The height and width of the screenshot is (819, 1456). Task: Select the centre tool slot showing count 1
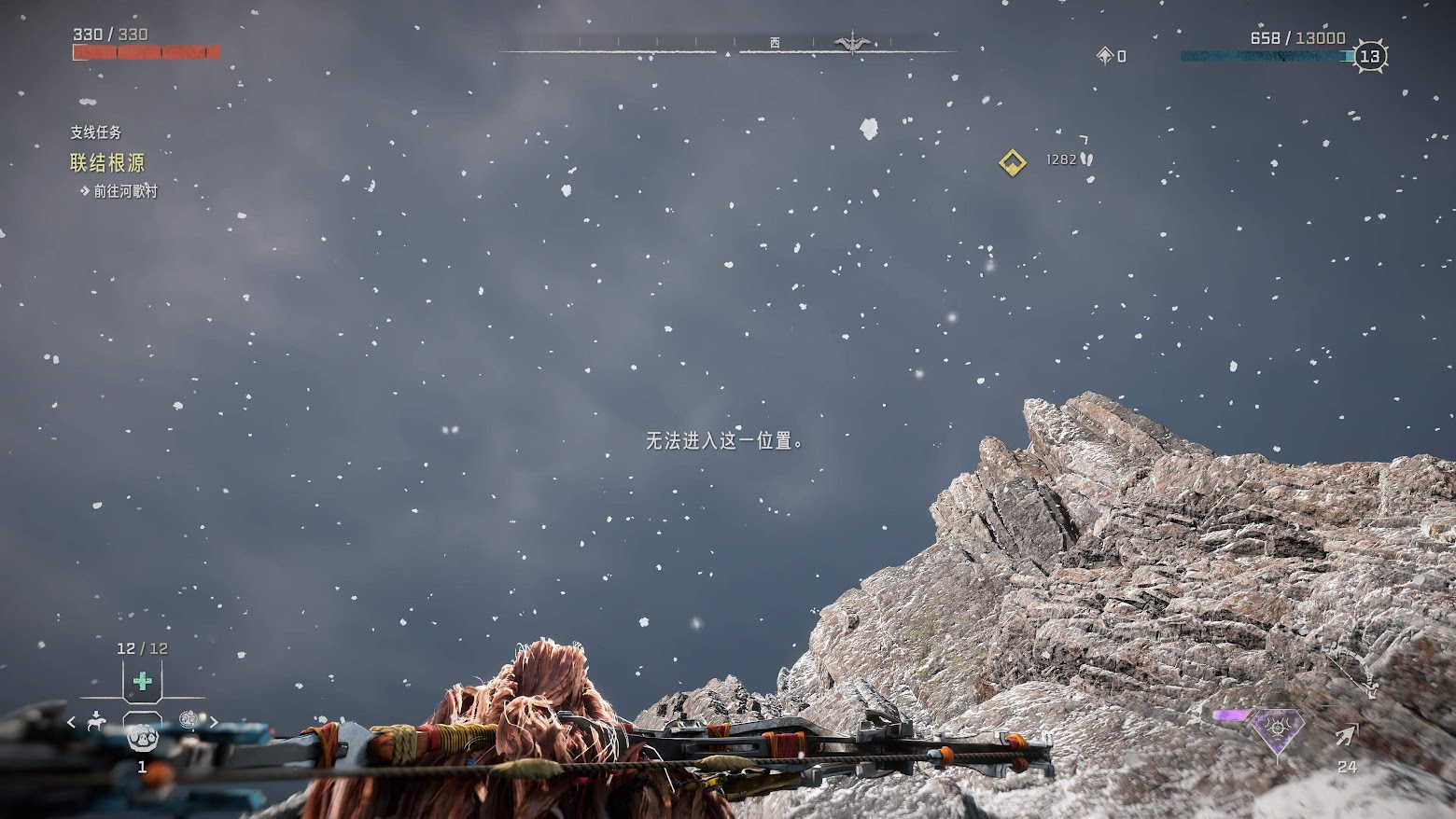tap(142, 737)
